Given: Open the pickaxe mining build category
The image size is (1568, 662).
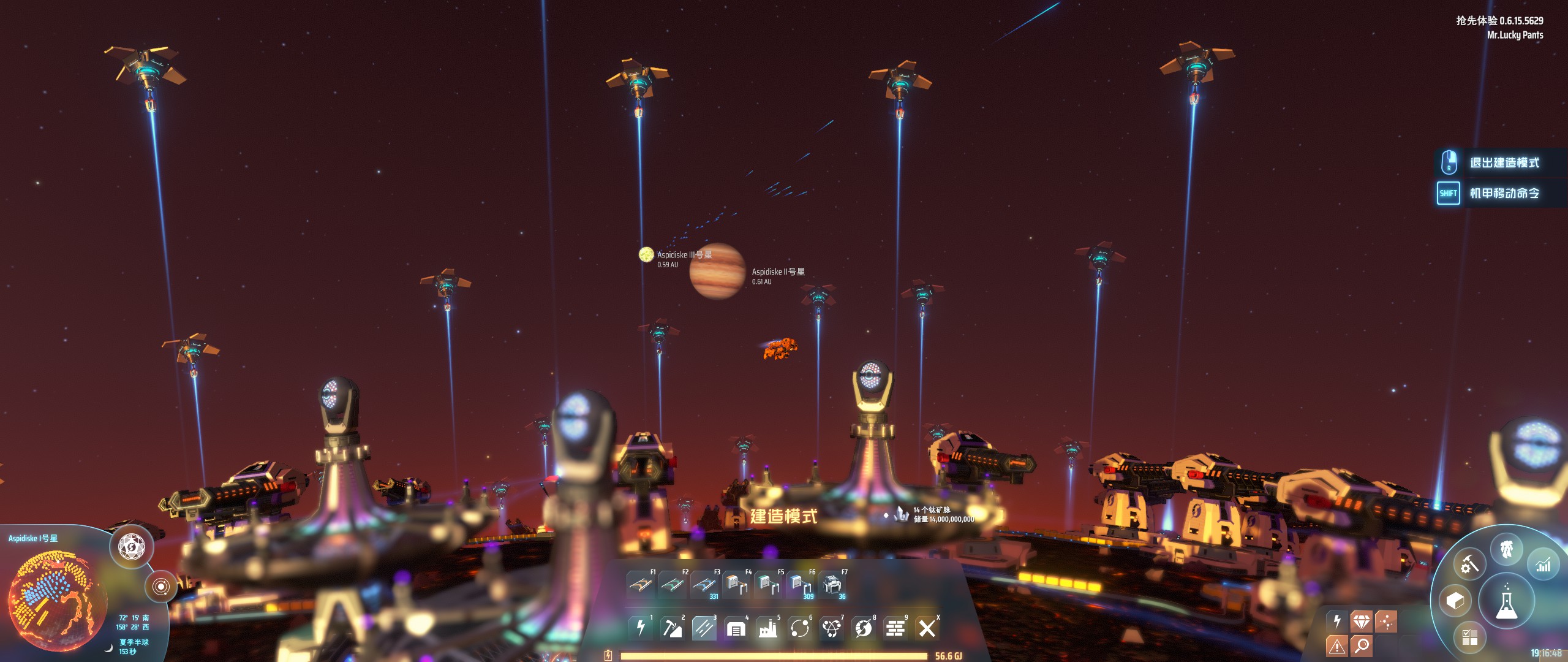Looking at the screenshot, I should click(x=673, y=628).
